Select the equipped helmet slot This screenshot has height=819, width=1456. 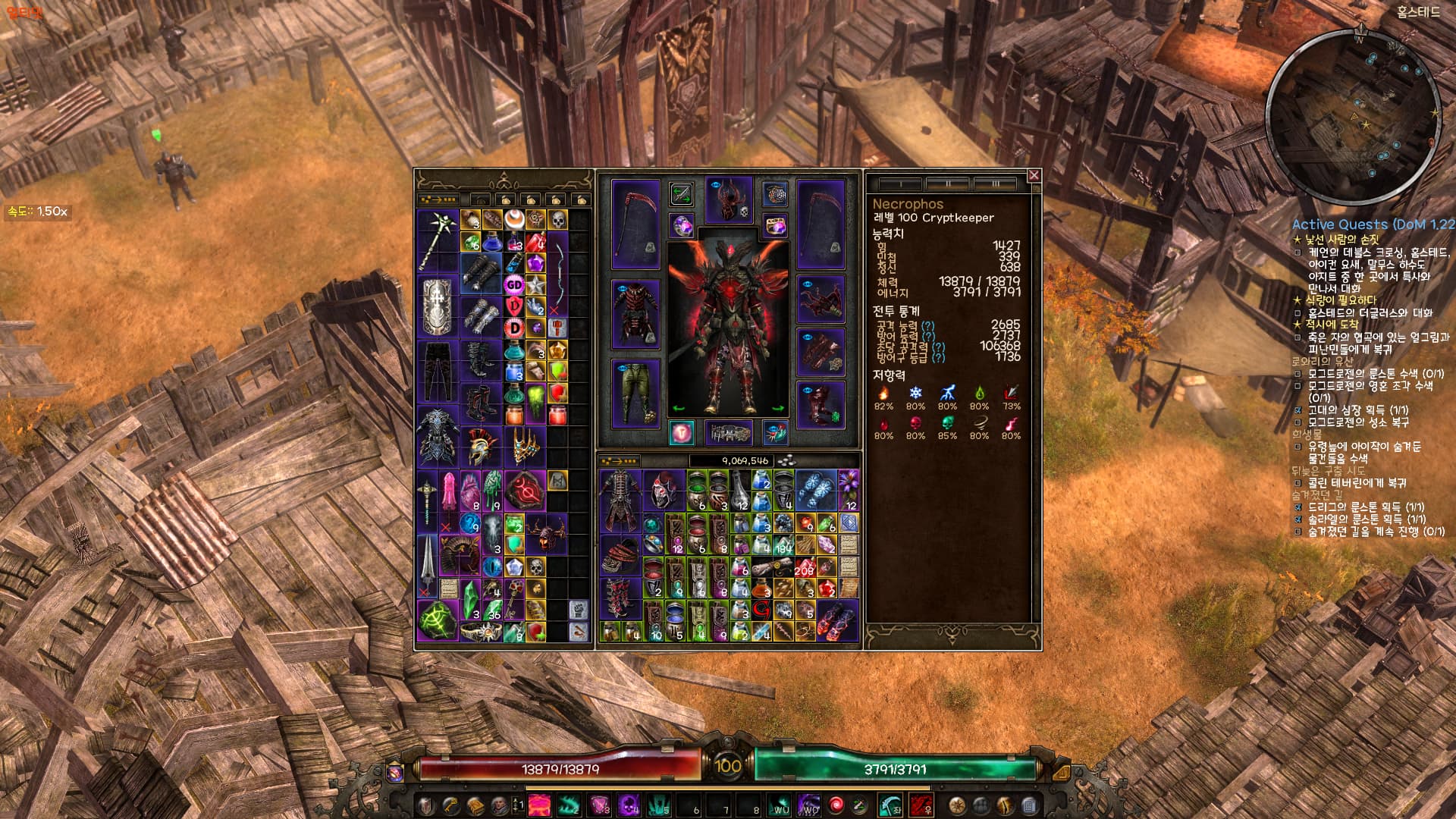click(729, 199)
